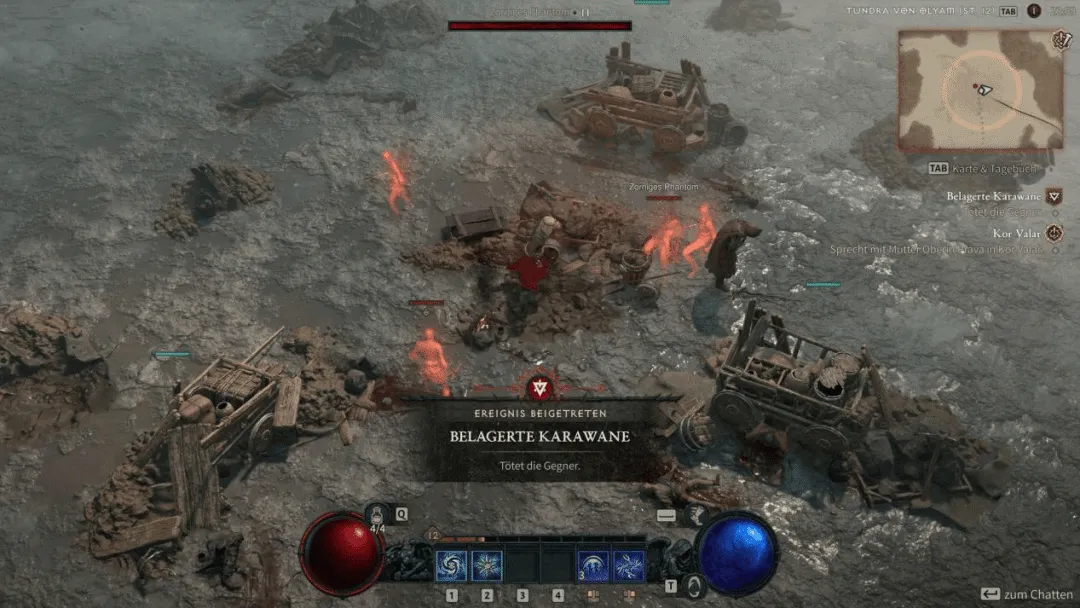Cast the ice shards skill

629,567
